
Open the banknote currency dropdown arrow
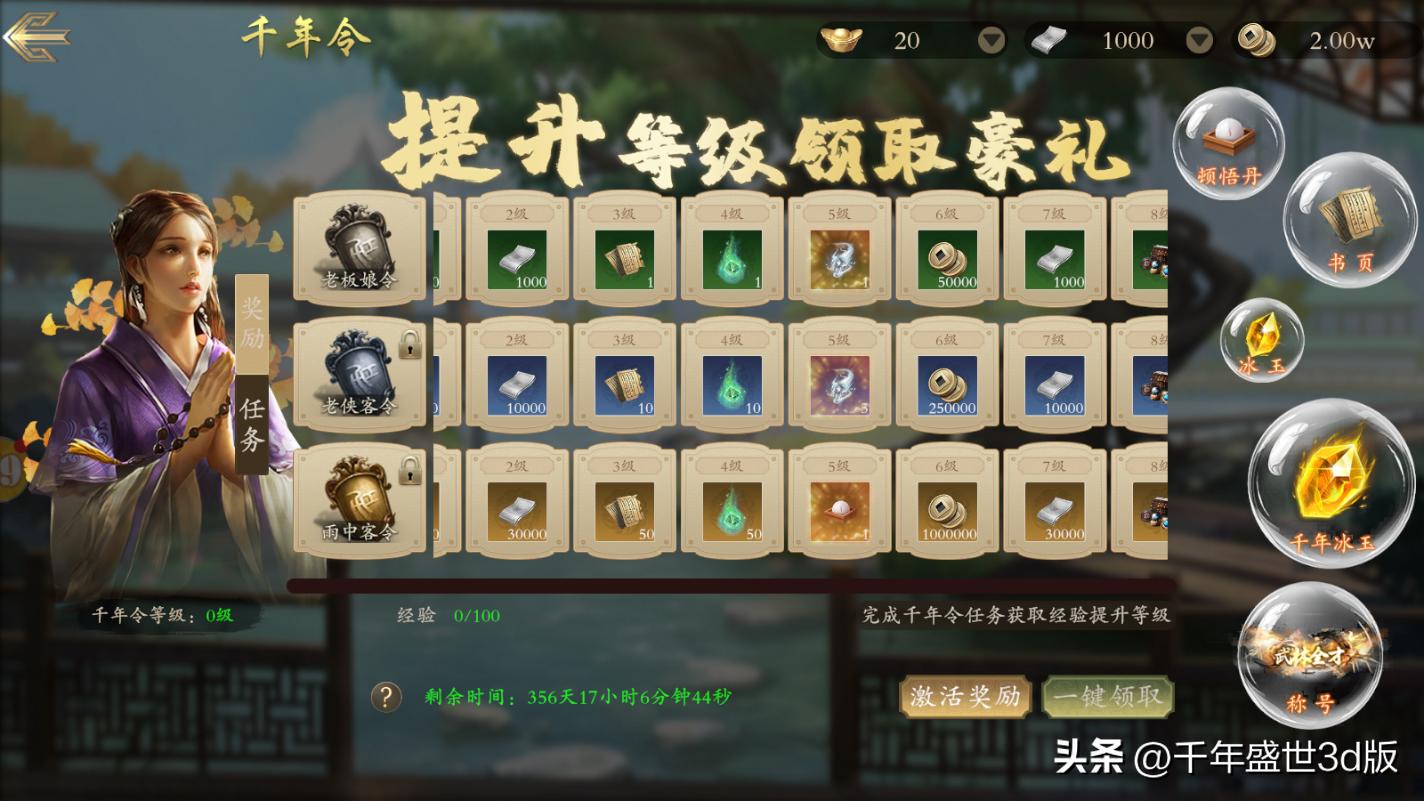click(1197, 41)
